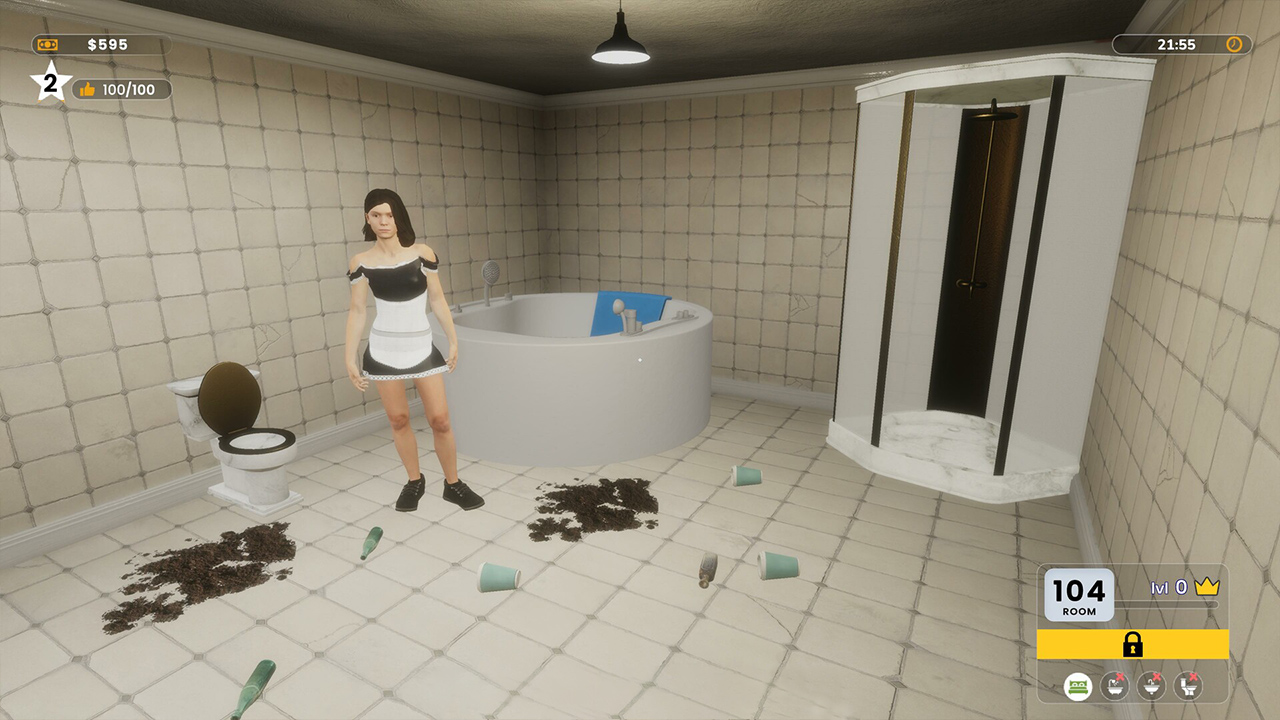
Task: Click the lvl 0 experience progress bar
Action: click(1165, 603)
